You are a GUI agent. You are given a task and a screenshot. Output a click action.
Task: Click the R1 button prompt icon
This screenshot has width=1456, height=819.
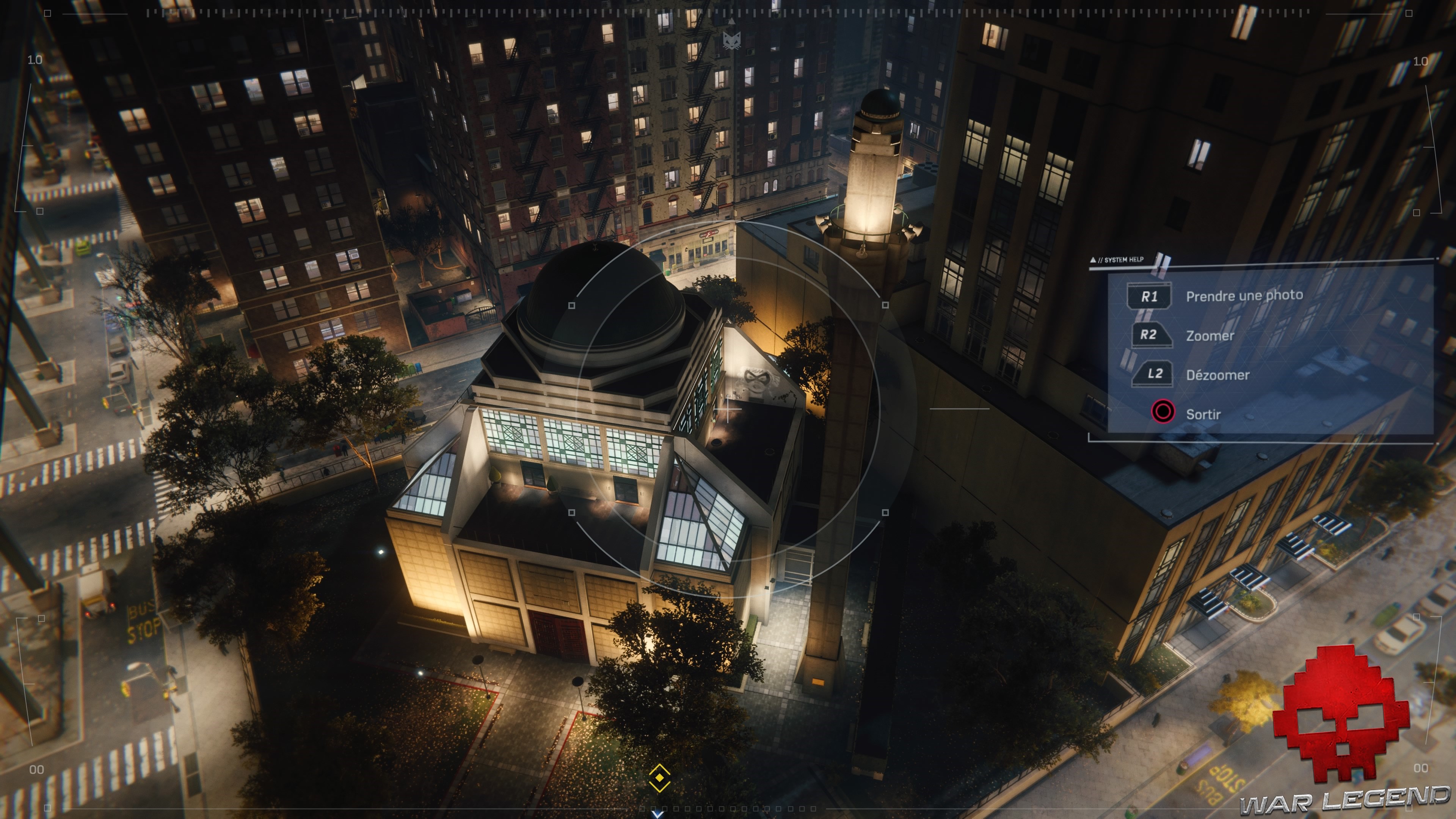pyautogui.click(x=1149, y=296)
